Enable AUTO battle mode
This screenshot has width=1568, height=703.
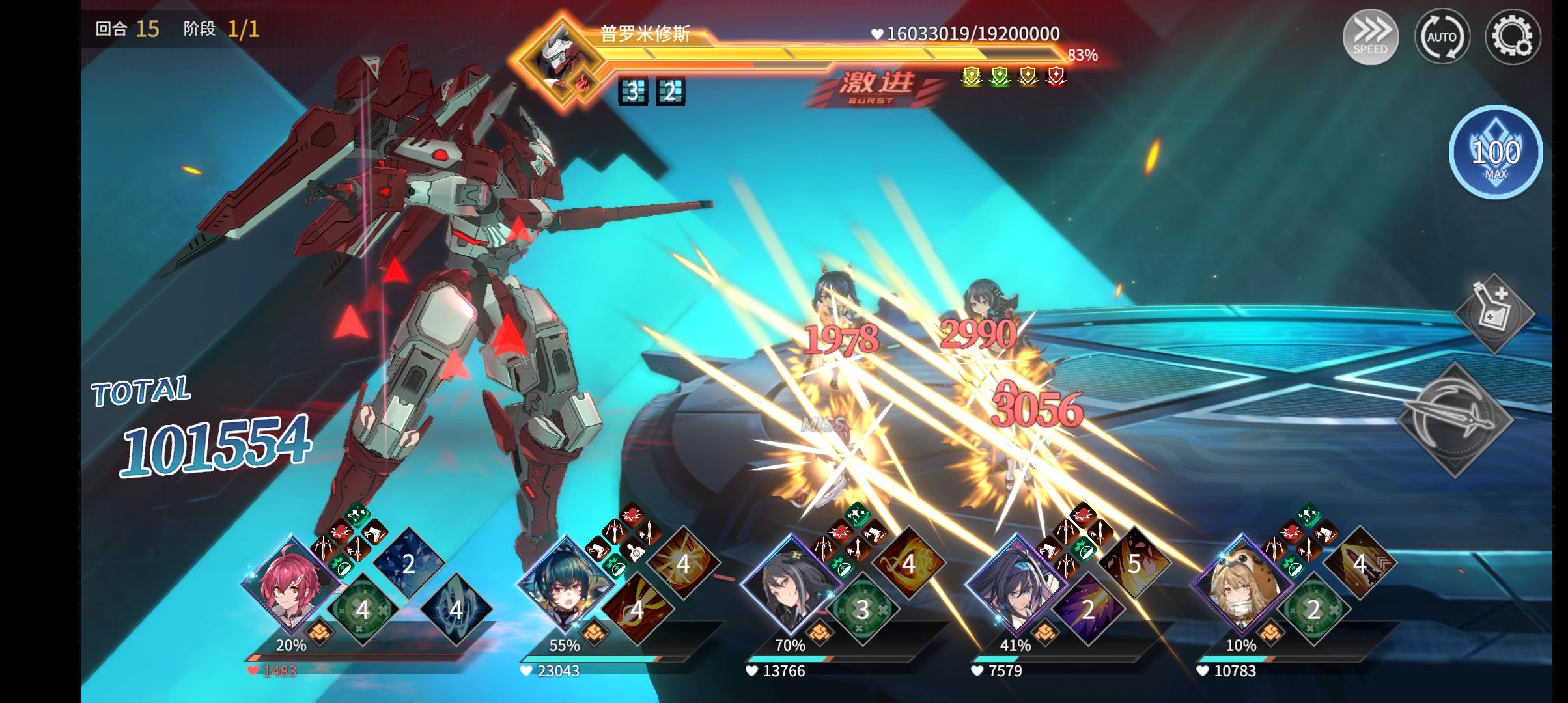1442,36
